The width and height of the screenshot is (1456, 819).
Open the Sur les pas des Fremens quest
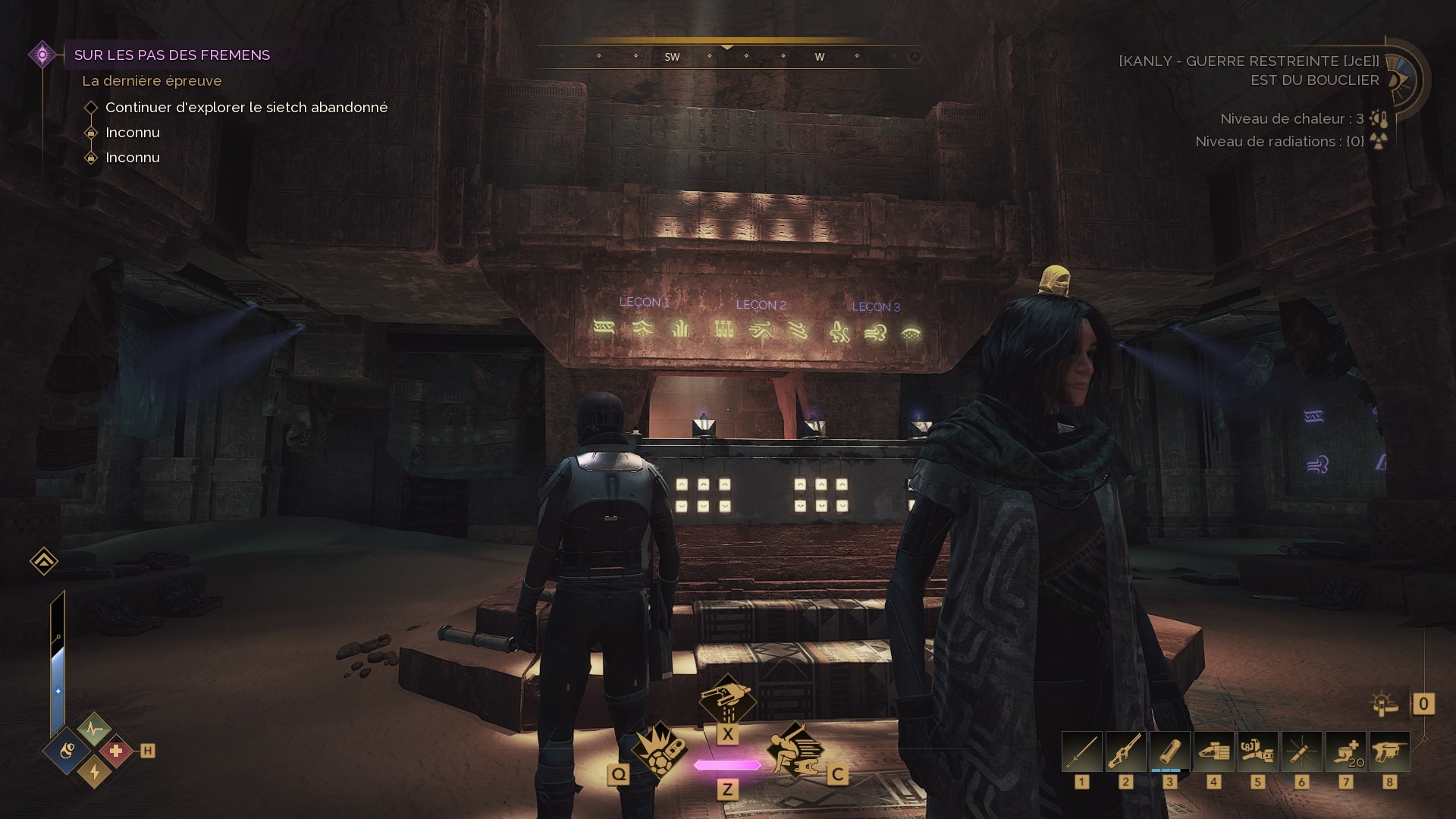[171, 55]
